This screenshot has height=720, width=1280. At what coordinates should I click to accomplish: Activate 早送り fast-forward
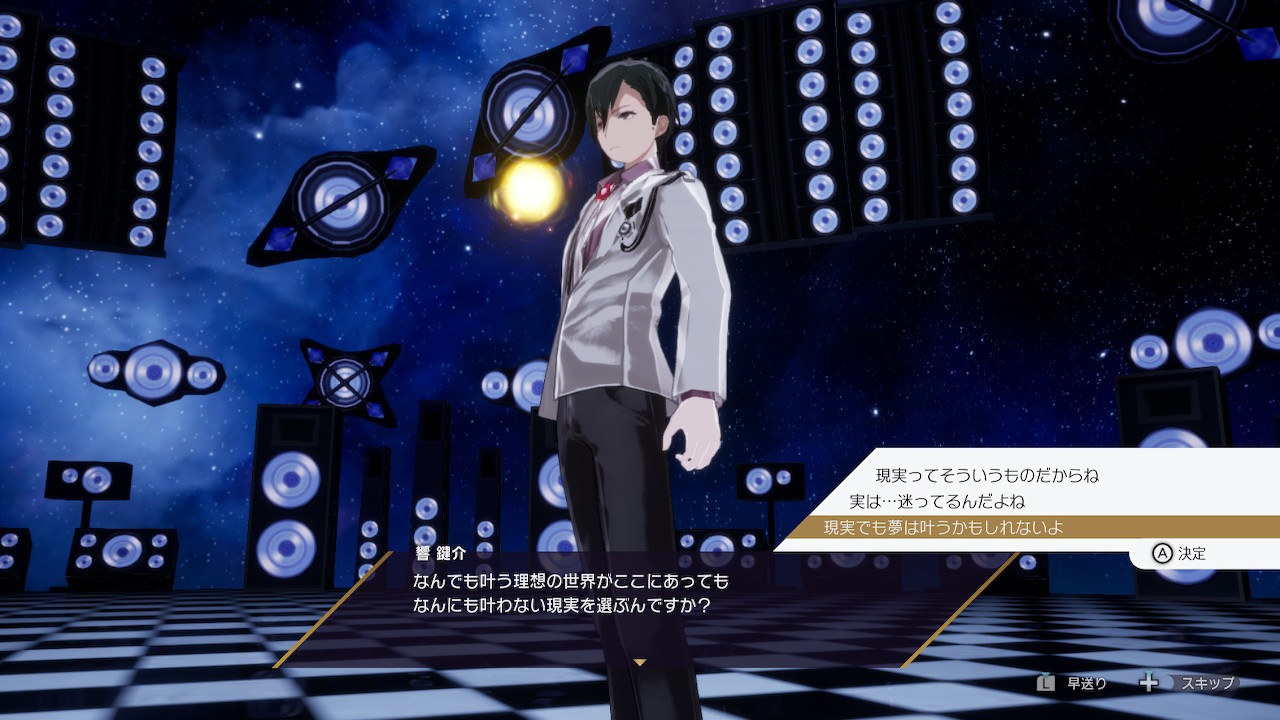(x=1072, y=683)
